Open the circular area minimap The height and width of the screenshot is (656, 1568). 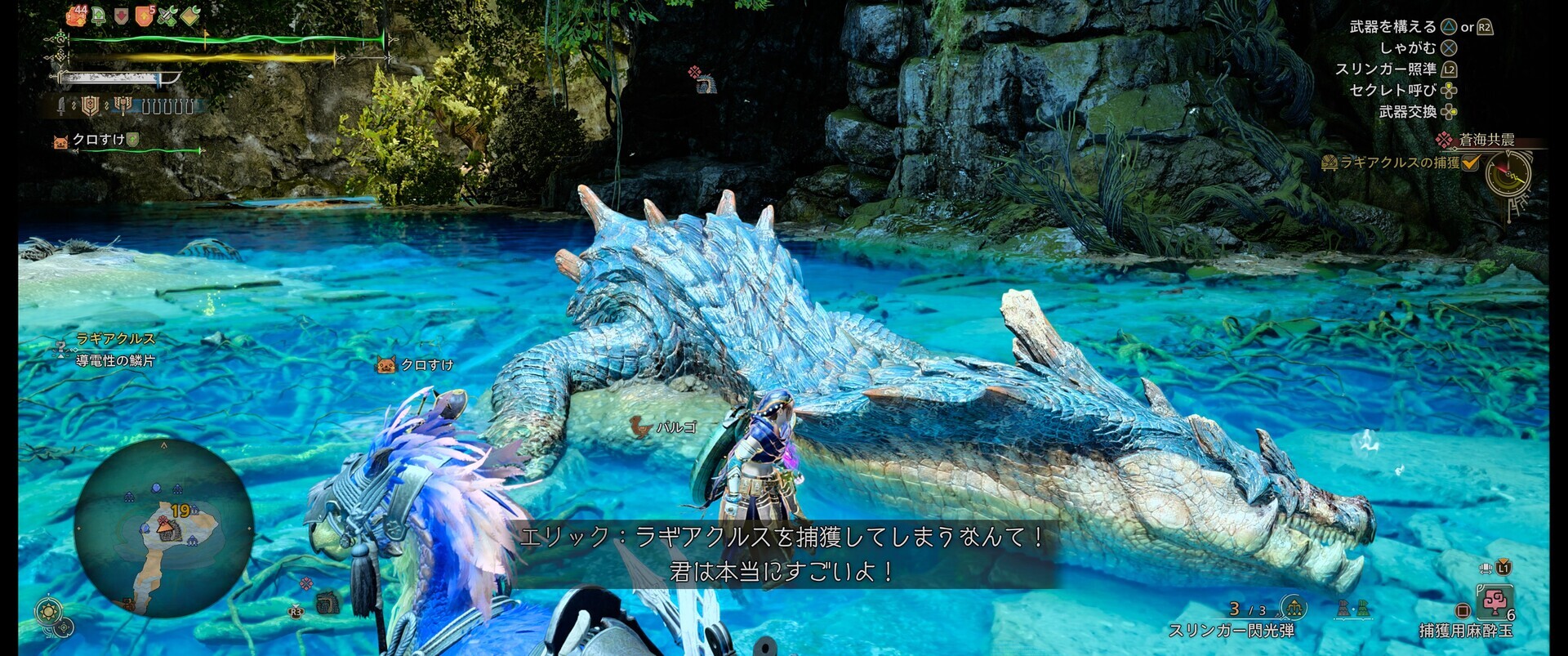(x=163, y=527)
